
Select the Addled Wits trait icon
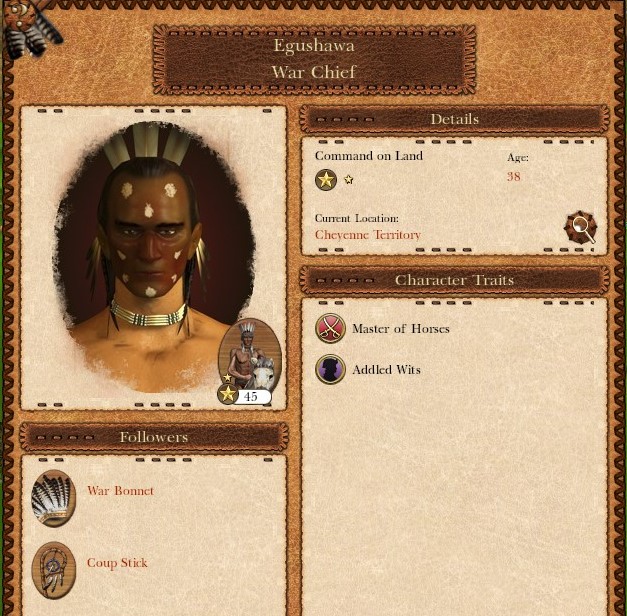(330, 369)
